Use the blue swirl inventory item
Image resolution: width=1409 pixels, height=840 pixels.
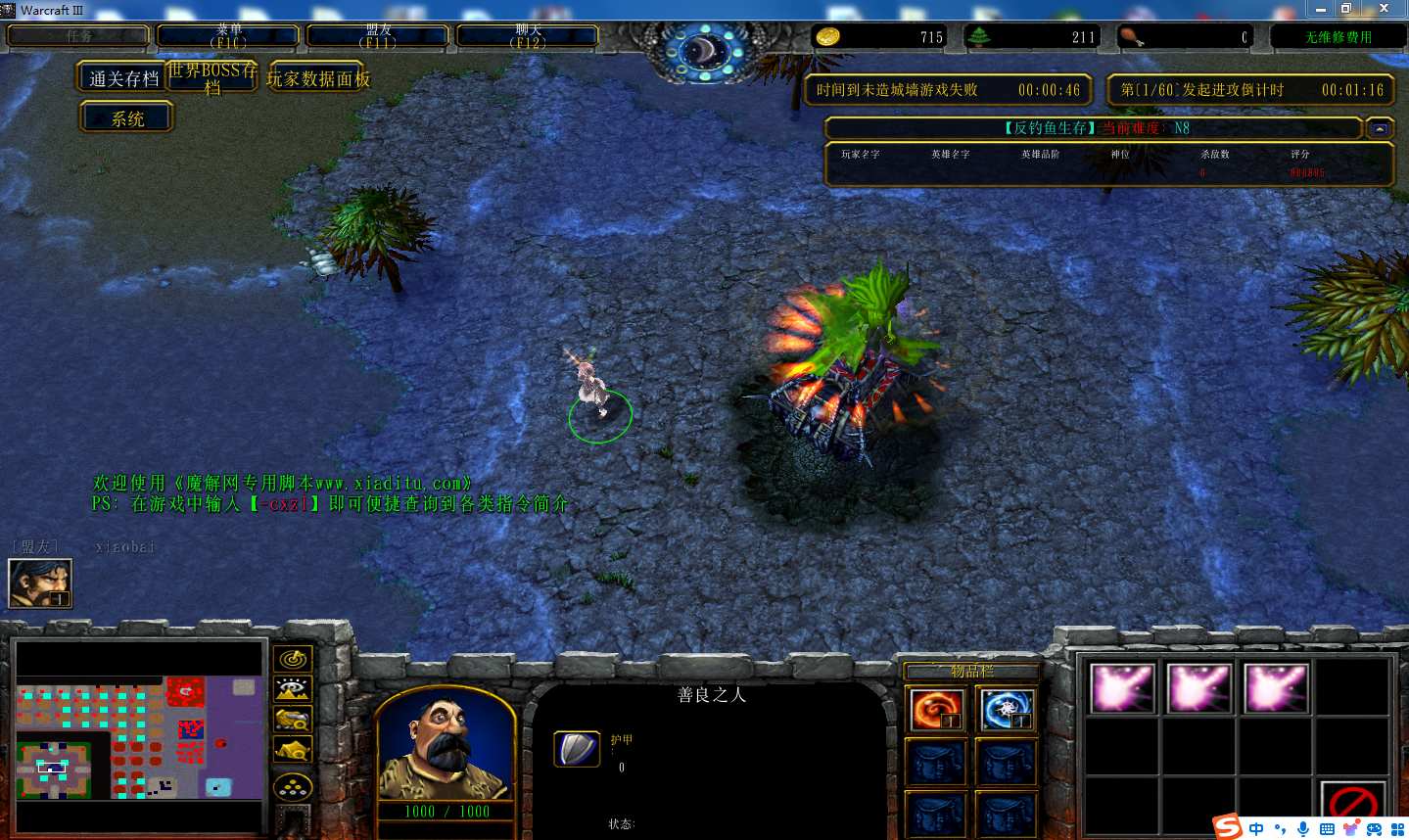1006,710
